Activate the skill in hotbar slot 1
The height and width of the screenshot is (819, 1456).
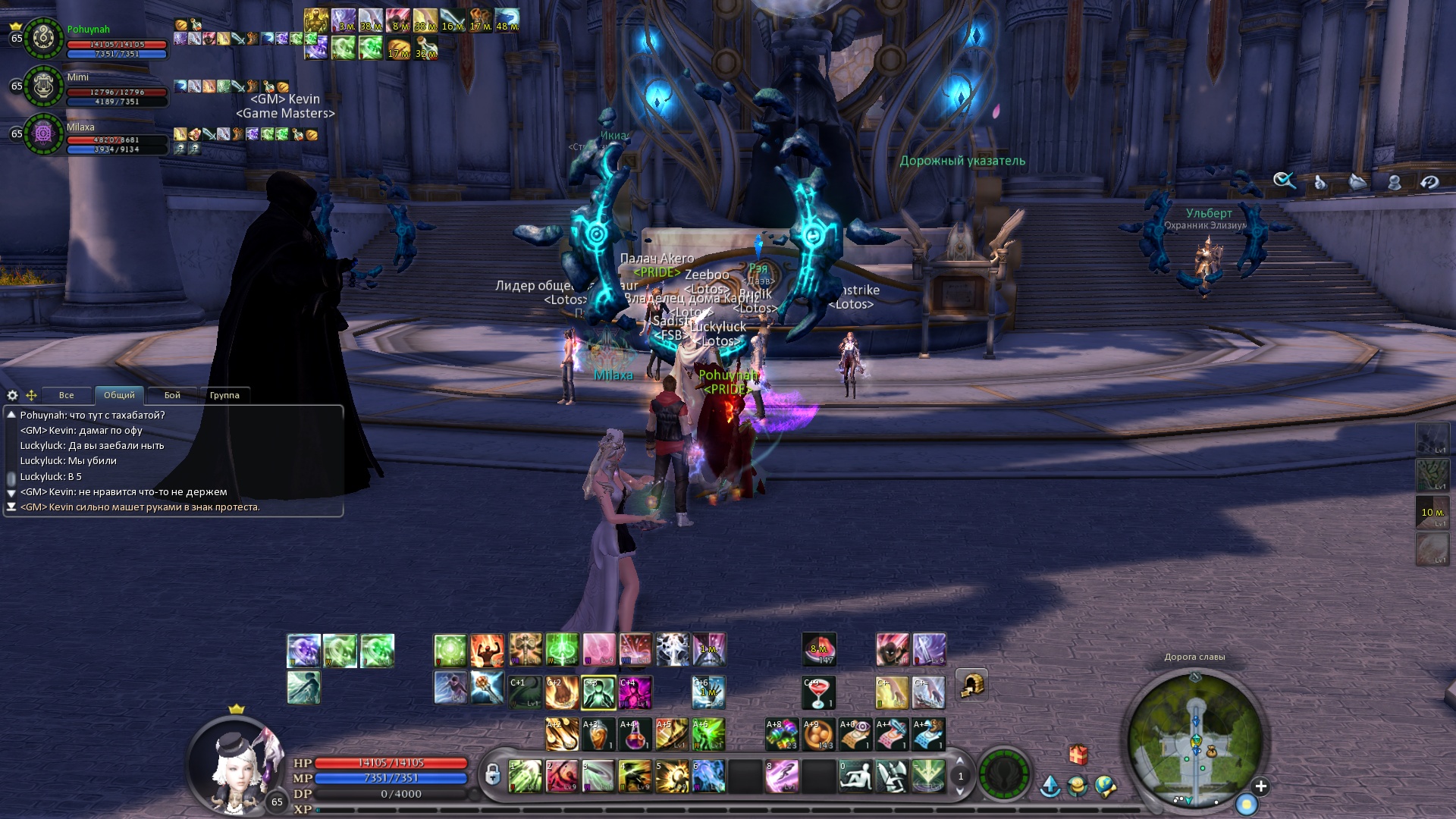click(525, 777)
